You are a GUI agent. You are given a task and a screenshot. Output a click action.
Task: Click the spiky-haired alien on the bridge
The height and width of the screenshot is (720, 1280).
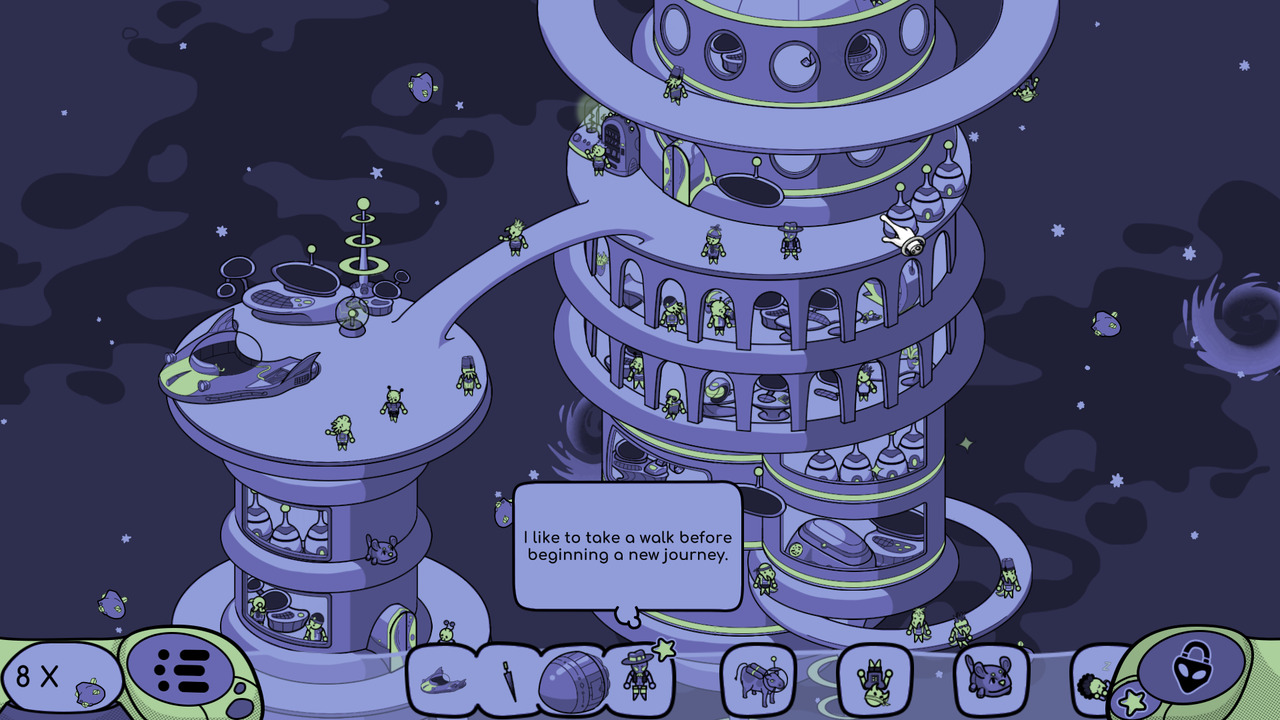pyautogui.click(x=513, y=235)
